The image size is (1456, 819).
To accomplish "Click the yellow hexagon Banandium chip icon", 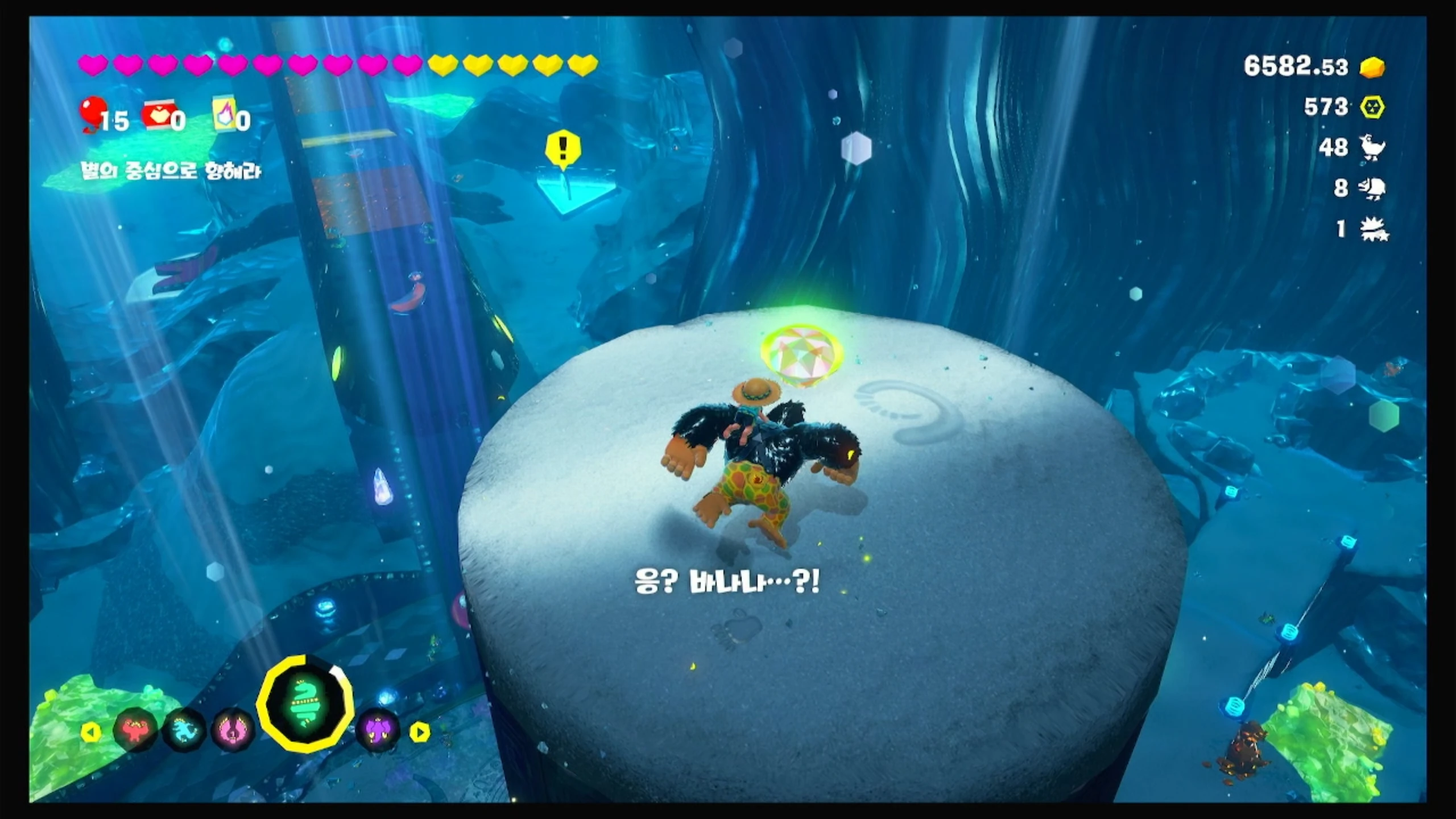I will (1372, 107).
